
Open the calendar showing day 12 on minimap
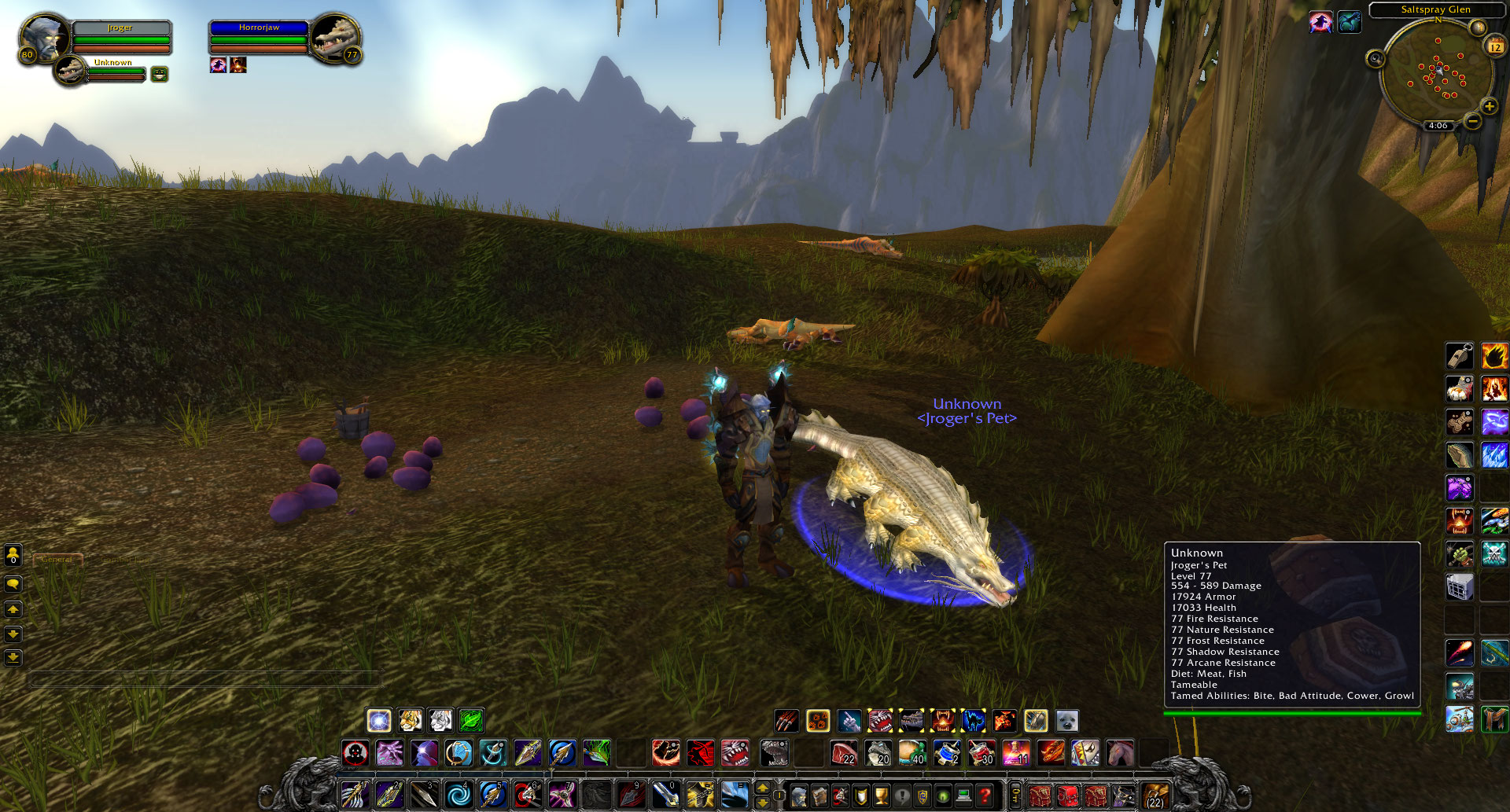[x=1493, y=47]
